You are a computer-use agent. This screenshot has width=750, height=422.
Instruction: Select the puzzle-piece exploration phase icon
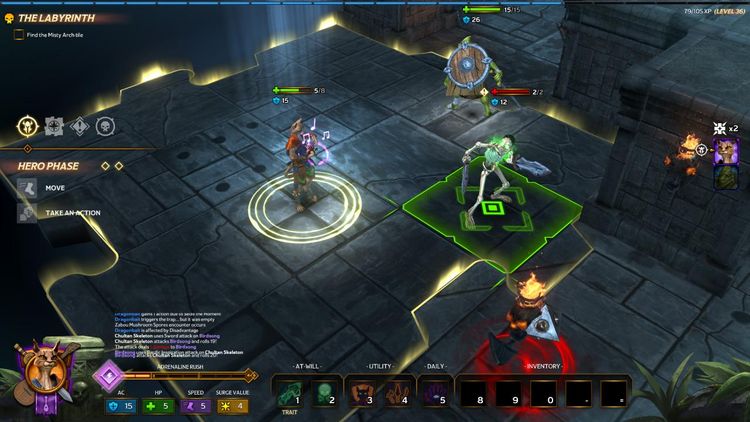[x=54, y=126]
